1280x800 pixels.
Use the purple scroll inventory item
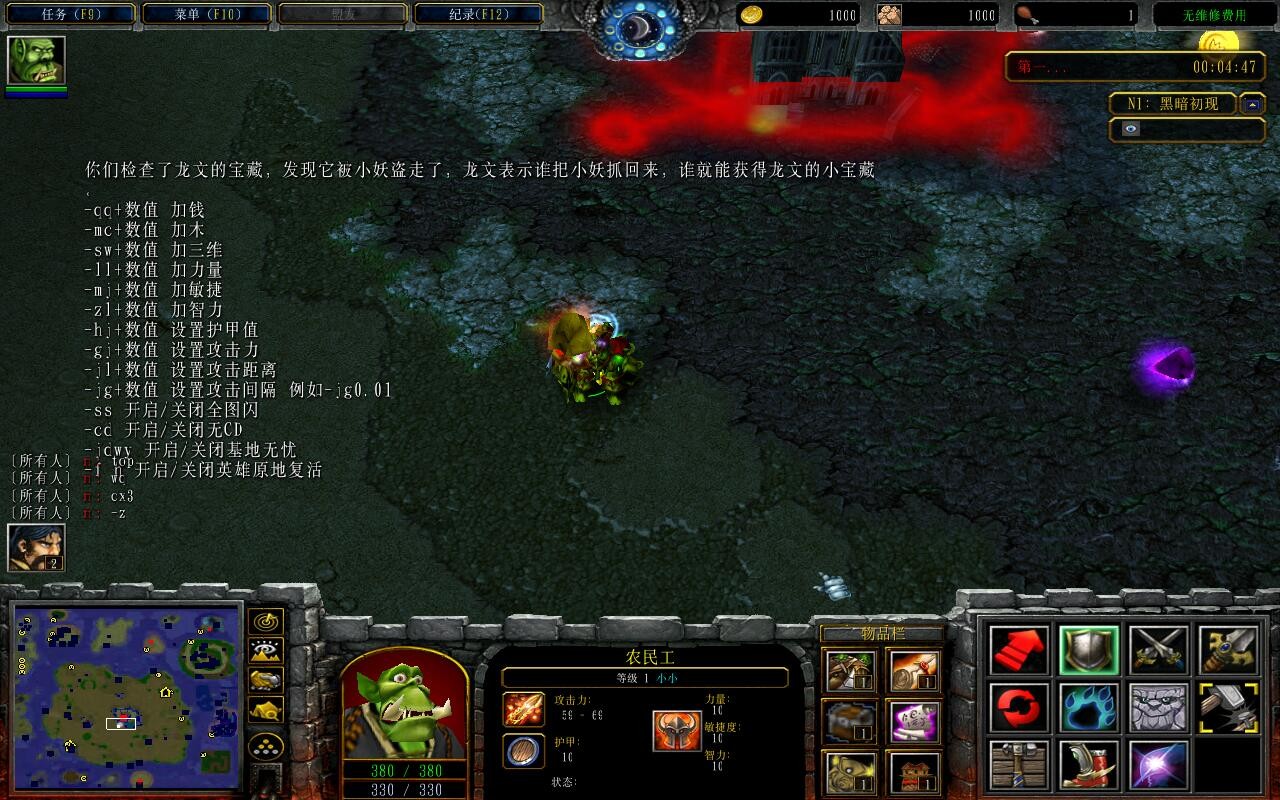pyautogui.click(x=911, y=720)
